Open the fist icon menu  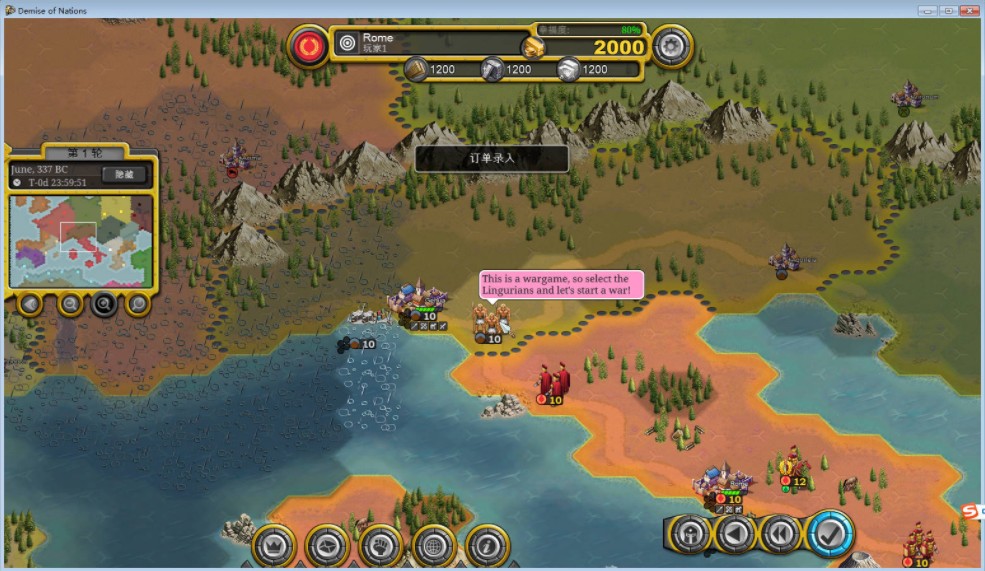[380, 545]
